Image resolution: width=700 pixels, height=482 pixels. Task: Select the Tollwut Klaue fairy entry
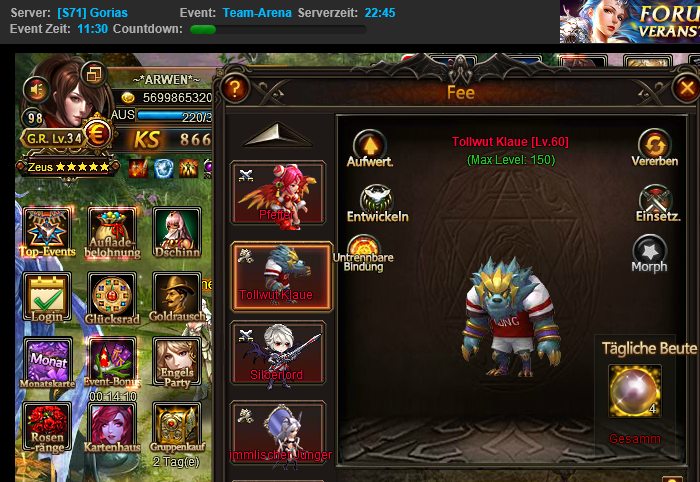click(278, 272)
